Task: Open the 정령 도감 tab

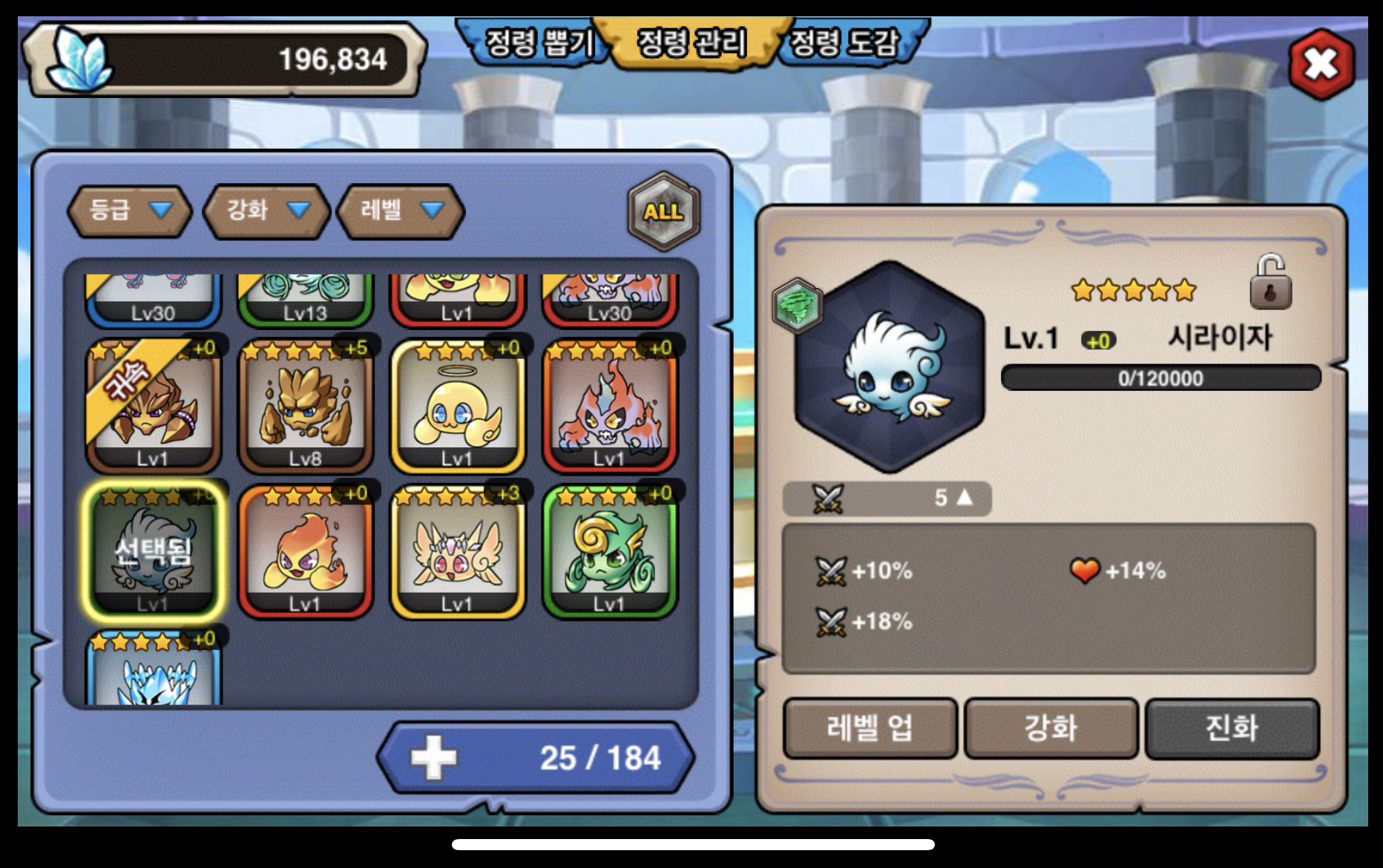Action: [844, 42]
